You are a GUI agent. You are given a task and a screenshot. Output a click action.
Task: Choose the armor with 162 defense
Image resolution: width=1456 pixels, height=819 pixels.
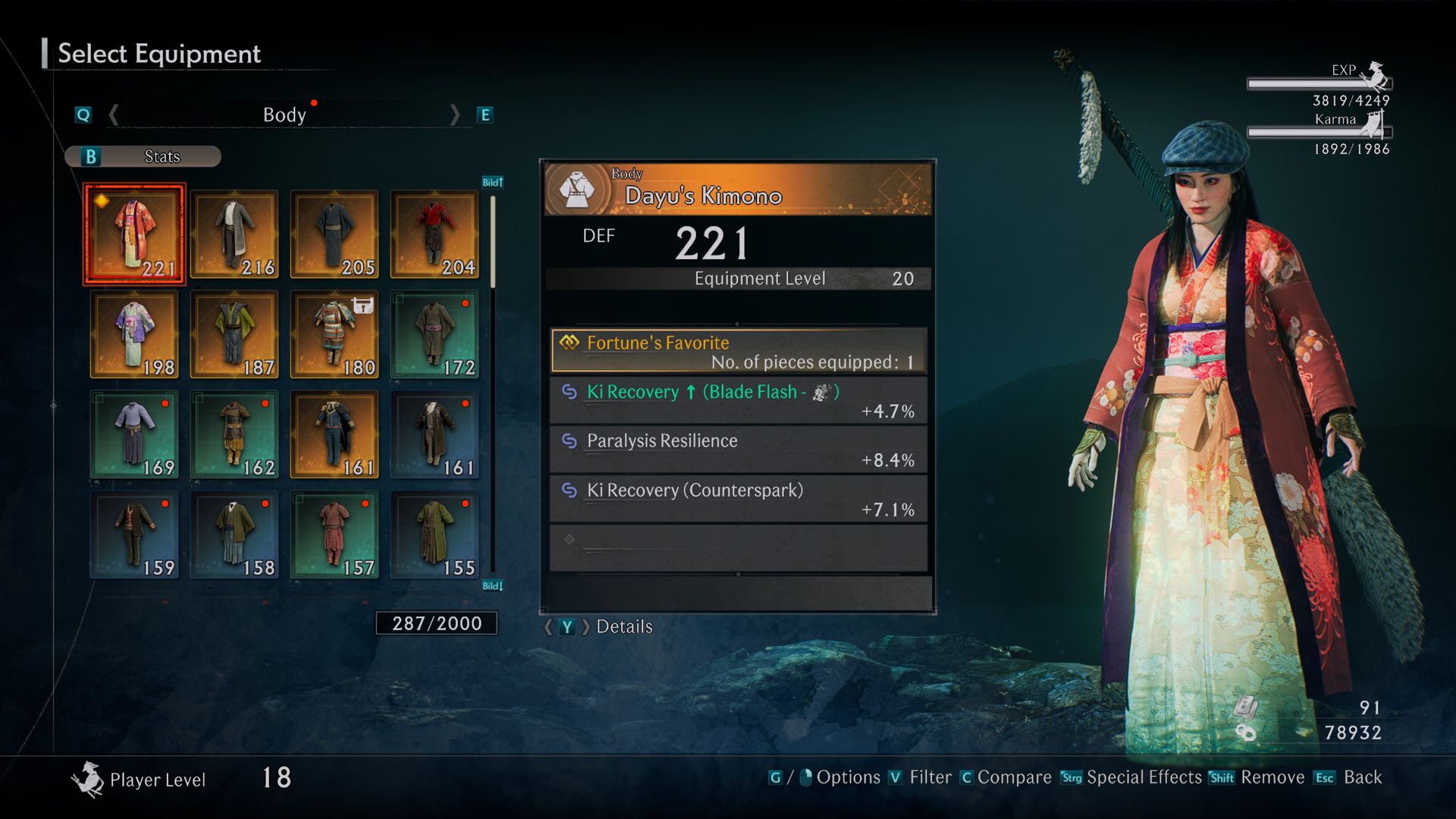(x=234, y=435)
